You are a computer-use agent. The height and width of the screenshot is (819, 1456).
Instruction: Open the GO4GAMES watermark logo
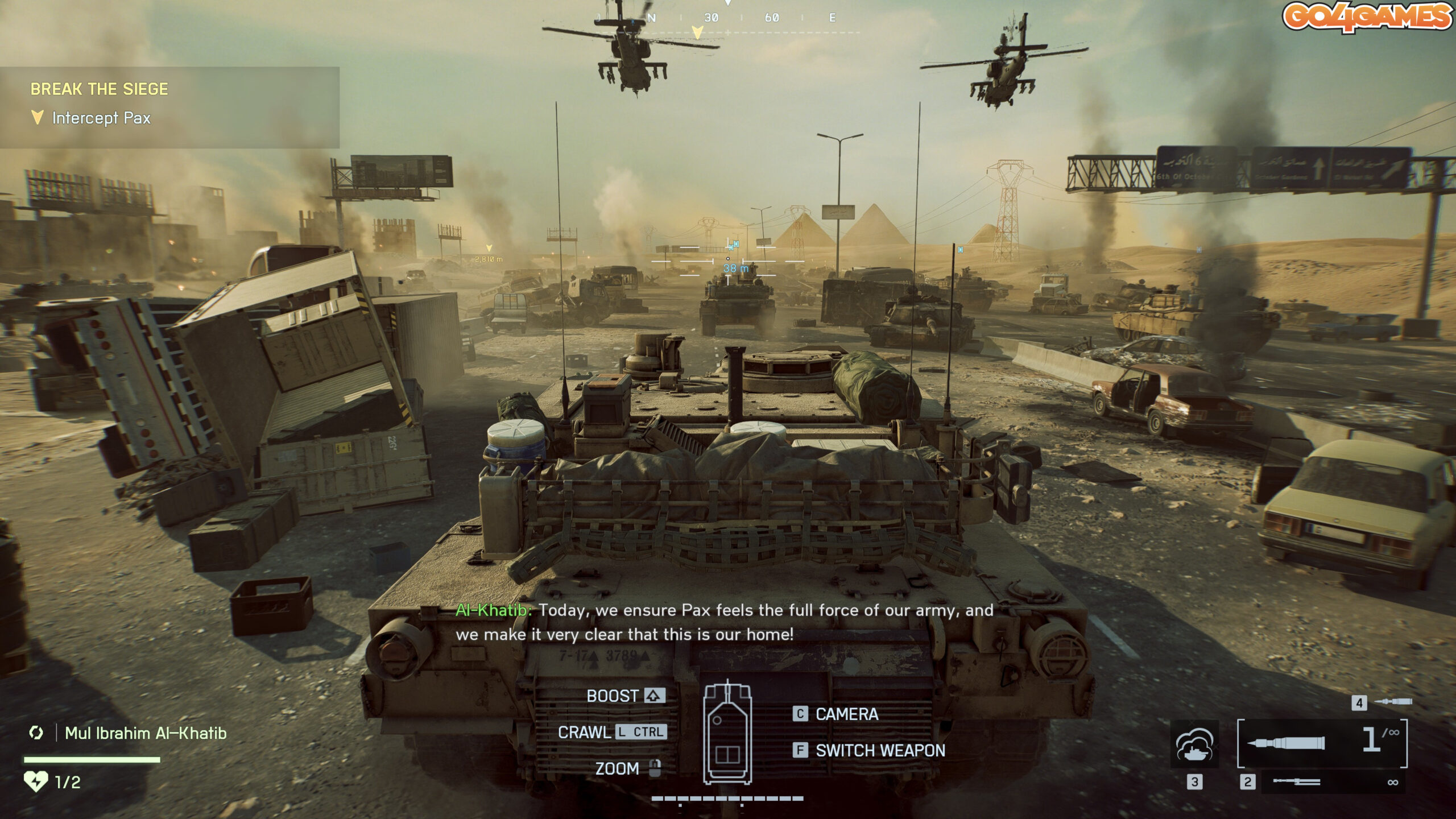tap(1367, 16)
